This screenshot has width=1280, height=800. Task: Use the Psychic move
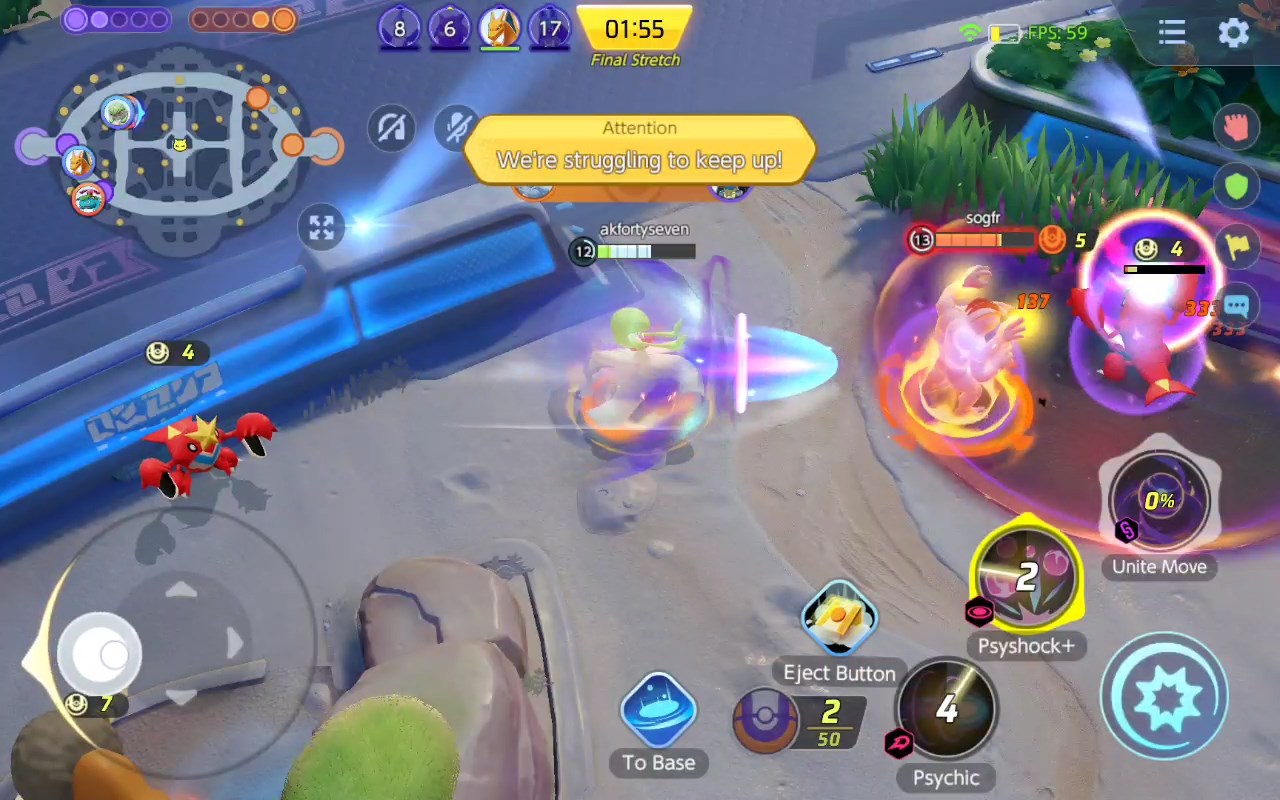pyautogui.click(x=946, y=709)
